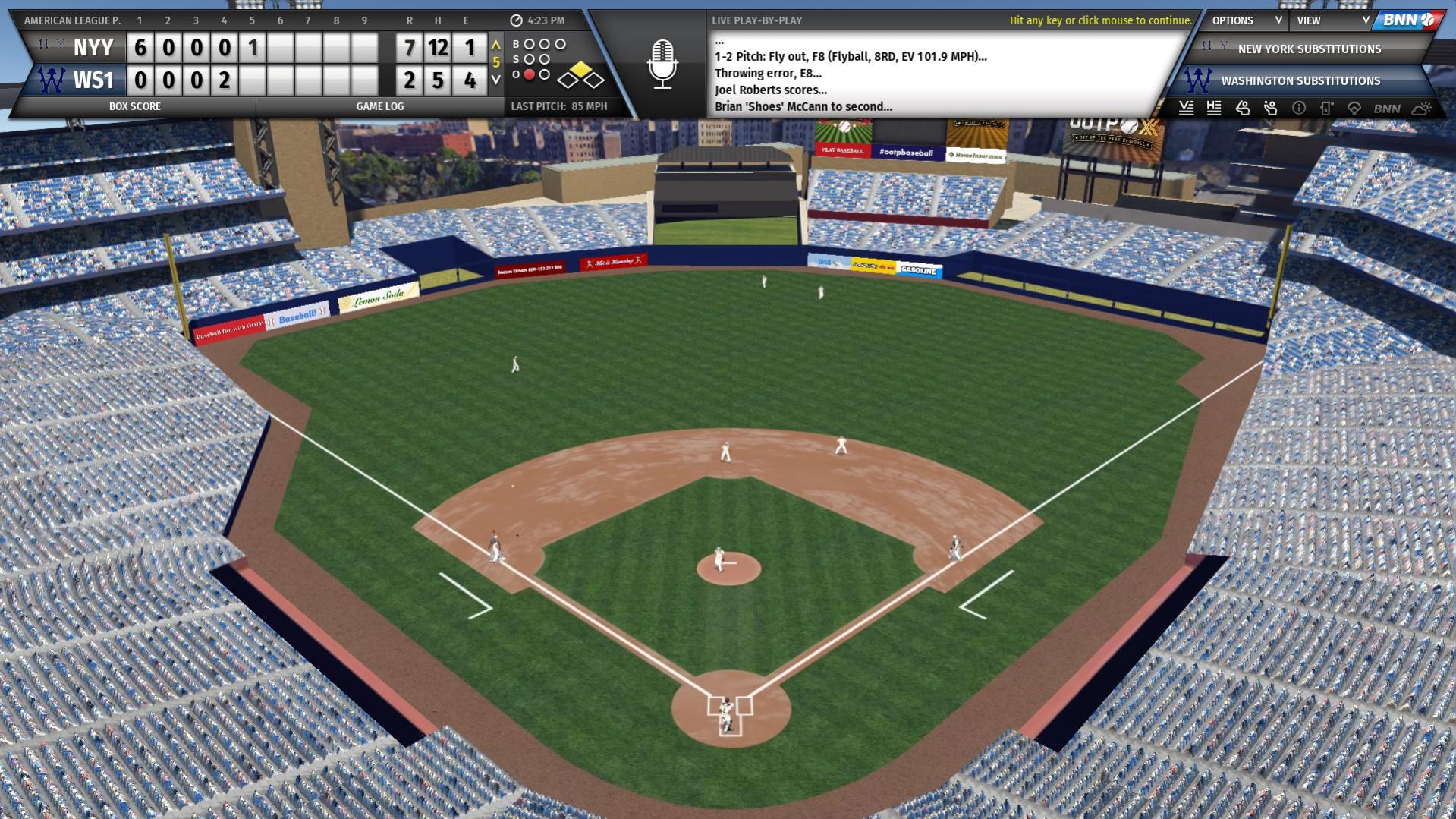Toggle the first ball indicator circle
Screen dimensions: 1456x819
(x=530, y=44)
